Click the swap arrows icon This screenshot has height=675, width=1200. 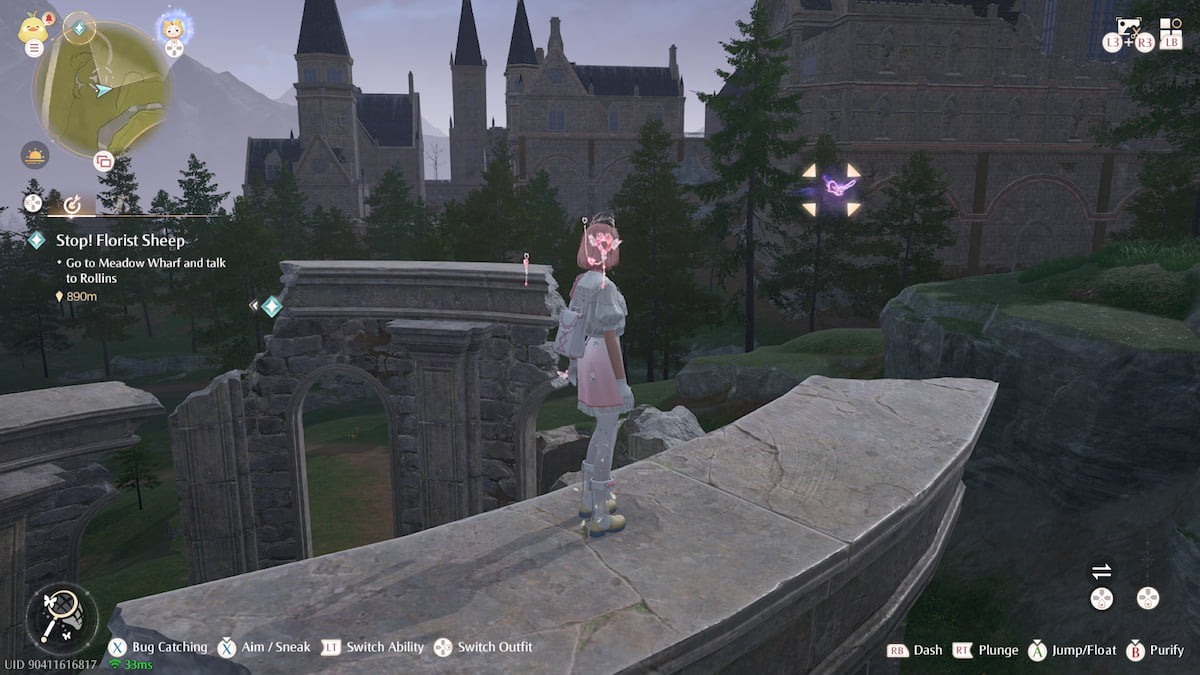point(1101,572)
